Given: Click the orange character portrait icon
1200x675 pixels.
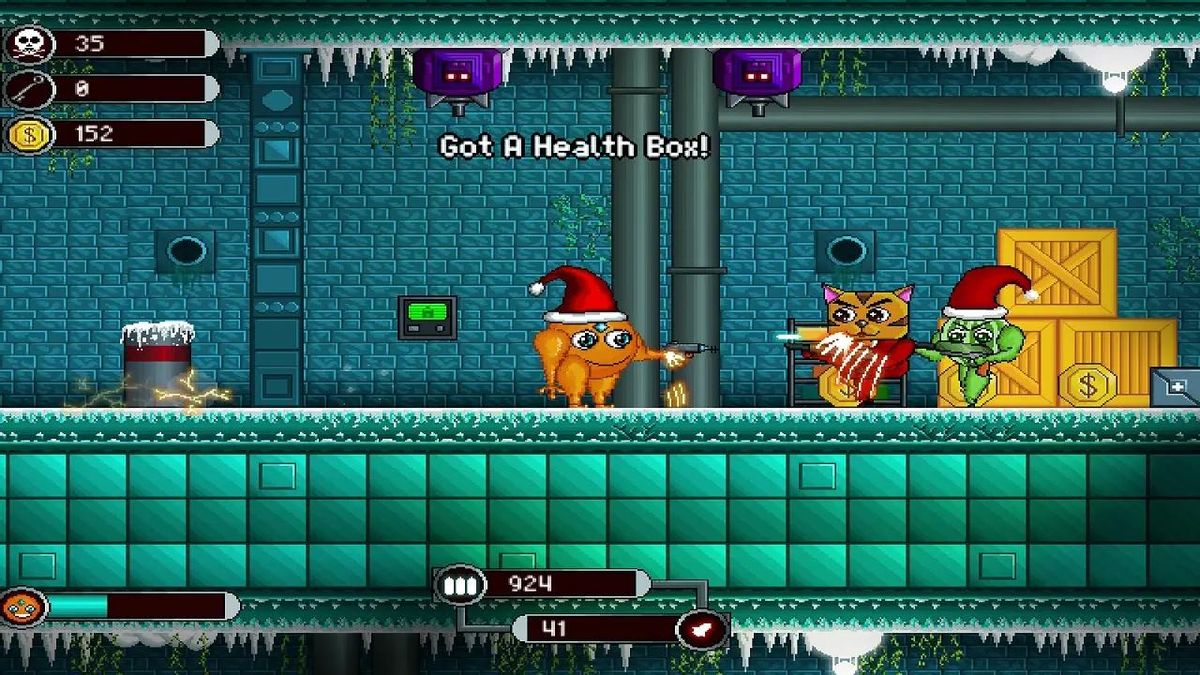Looking at the screenshot, I should pos(22,606).
